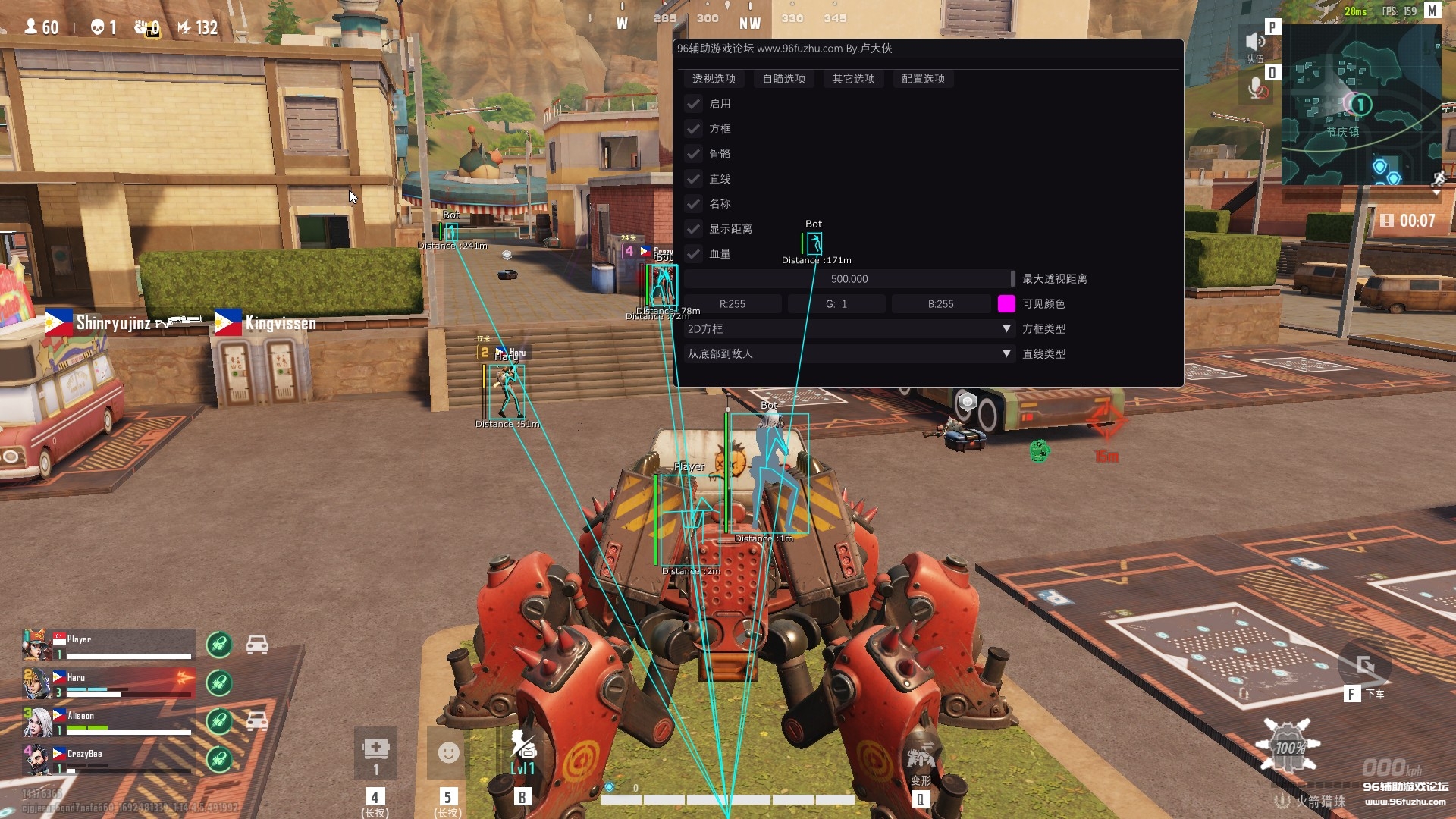
Task: Click the magenta 可见颜色 color swatch
Action: 1006,303
